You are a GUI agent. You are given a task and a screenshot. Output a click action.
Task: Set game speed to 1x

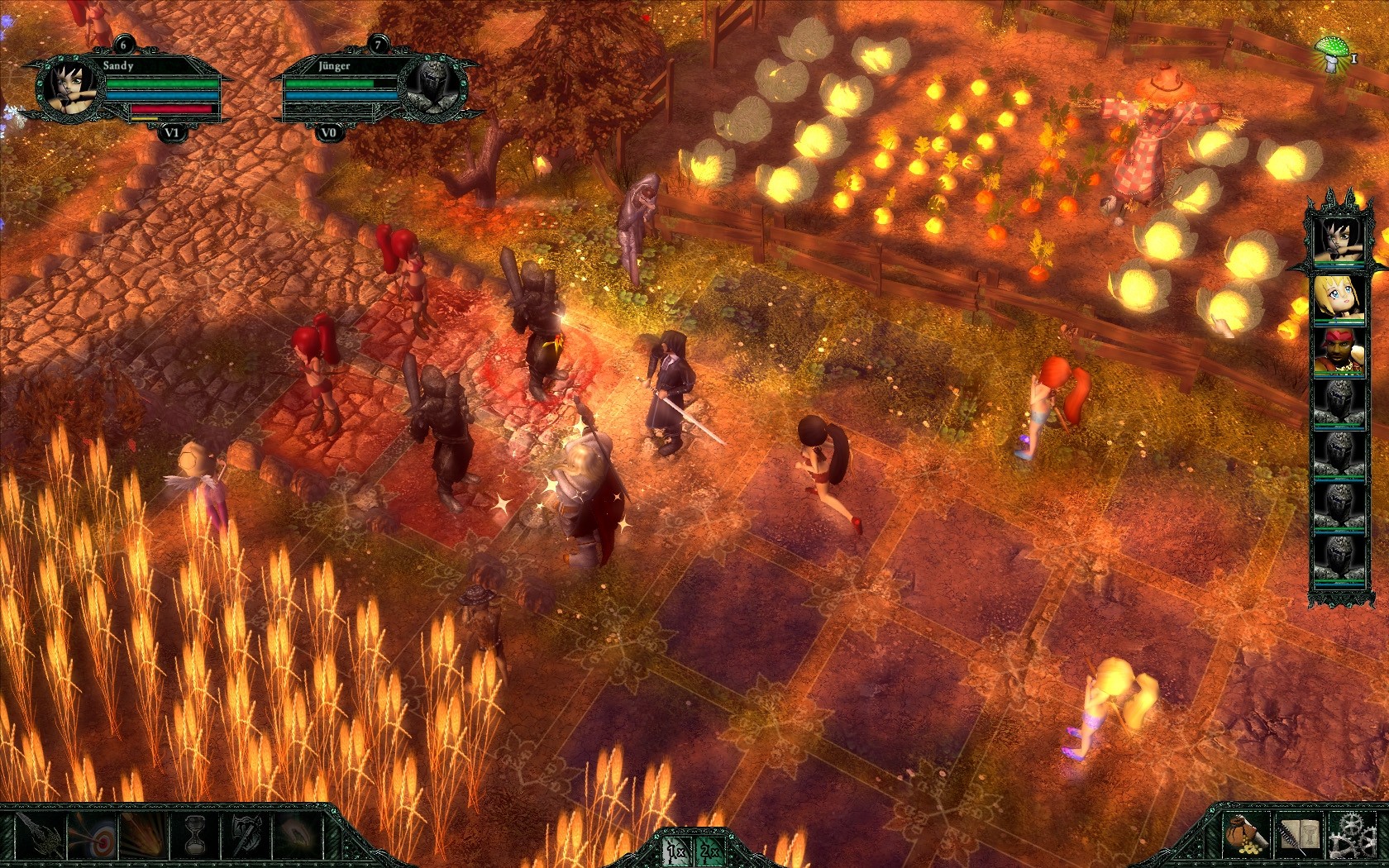(675, 851)
